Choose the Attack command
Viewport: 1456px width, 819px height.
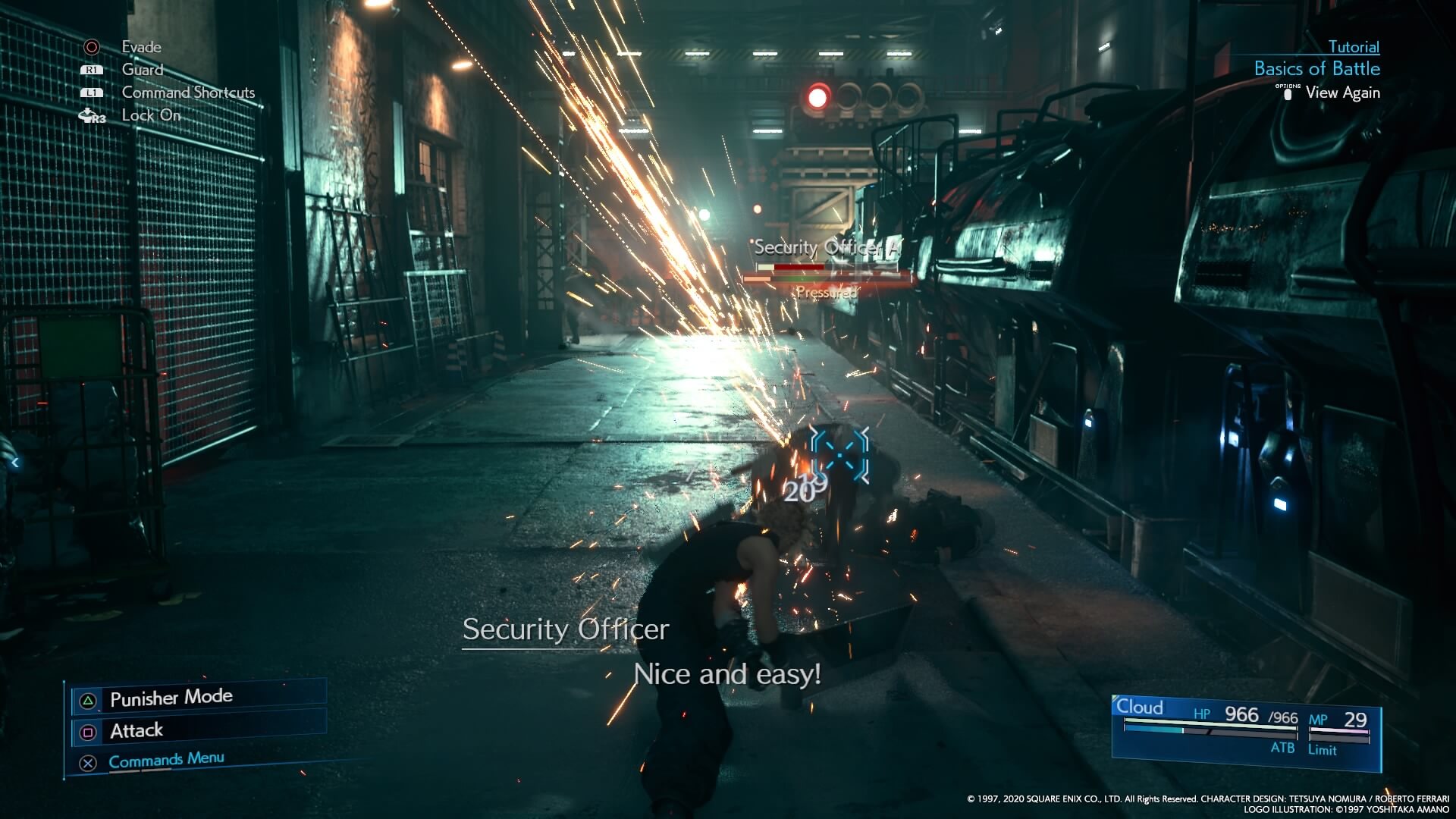tap(136, 731)
